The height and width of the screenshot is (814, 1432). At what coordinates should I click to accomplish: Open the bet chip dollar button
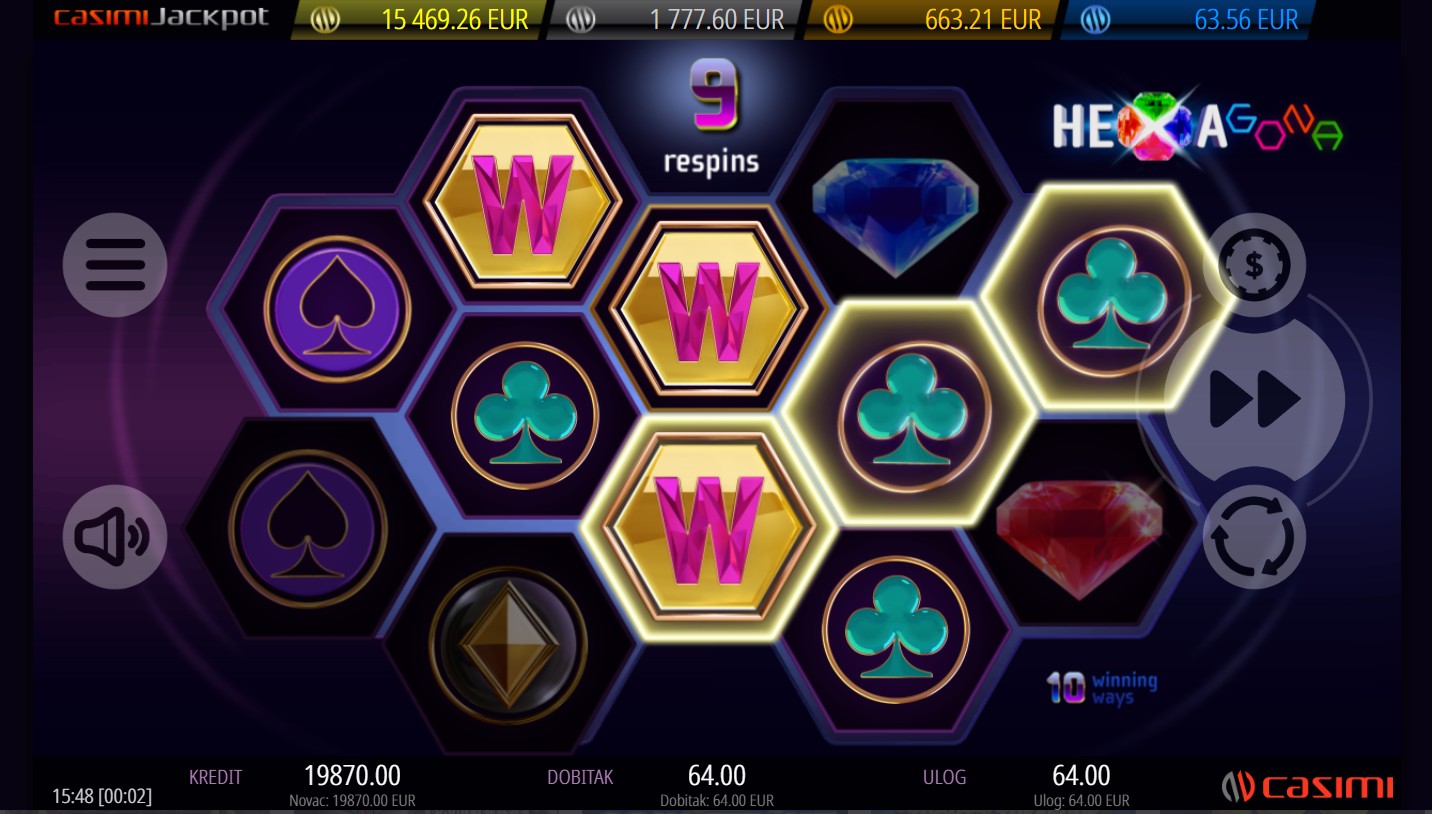click(1254, 265)
